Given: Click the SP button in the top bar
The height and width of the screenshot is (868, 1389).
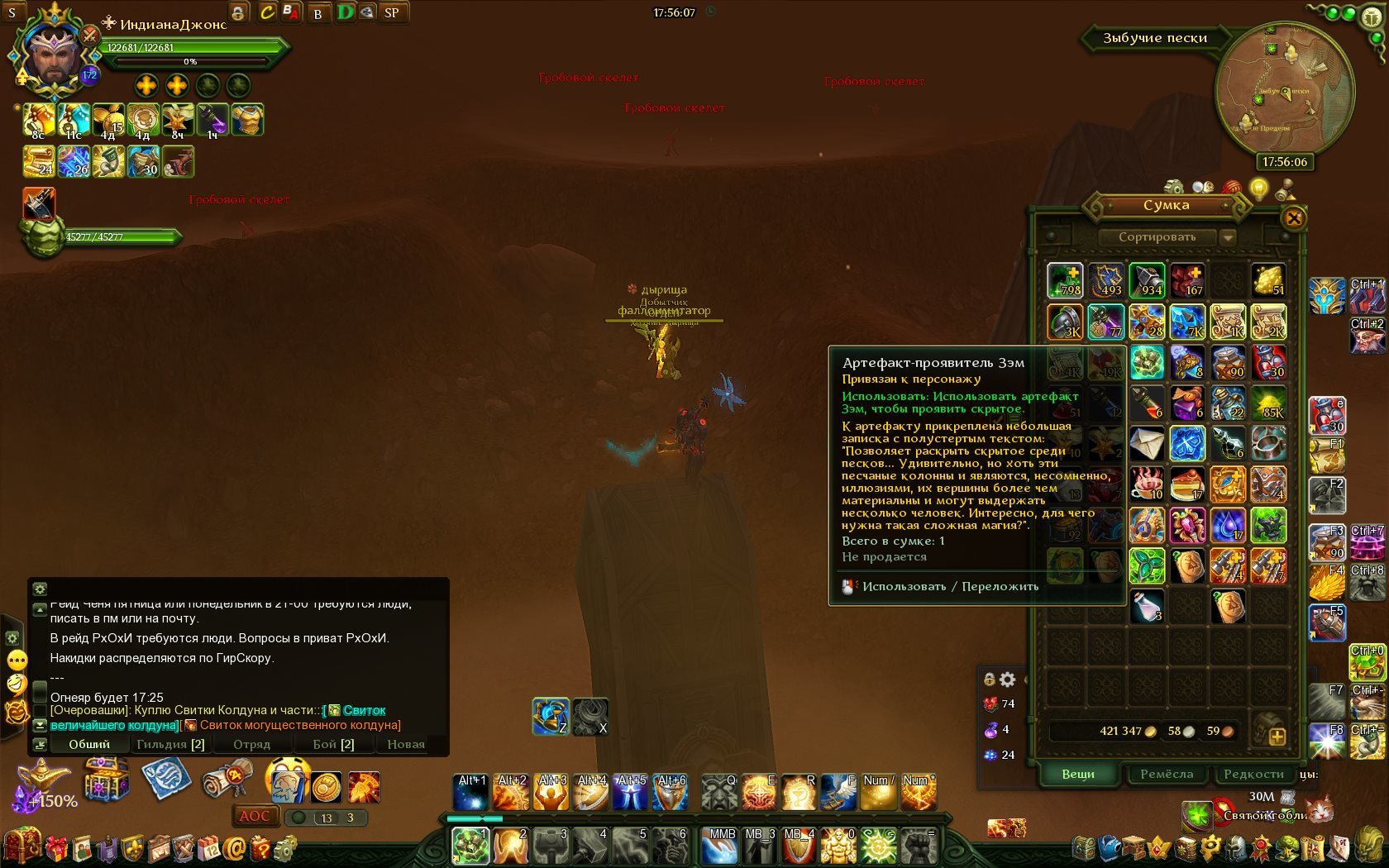Looking at the screenshot, I should click(392, 12).
